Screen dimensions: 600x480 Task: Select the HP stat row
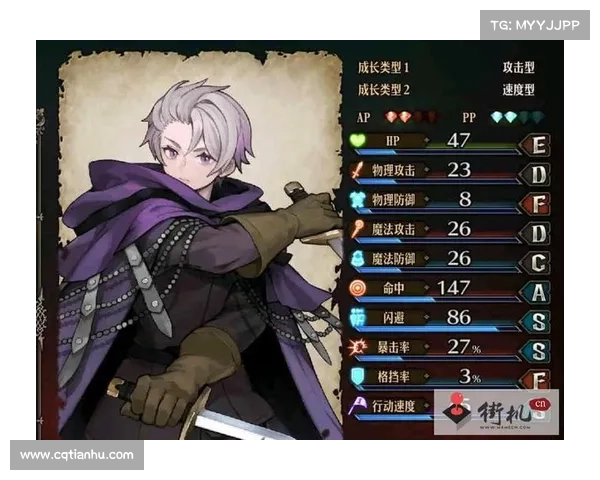click(450, 141)
